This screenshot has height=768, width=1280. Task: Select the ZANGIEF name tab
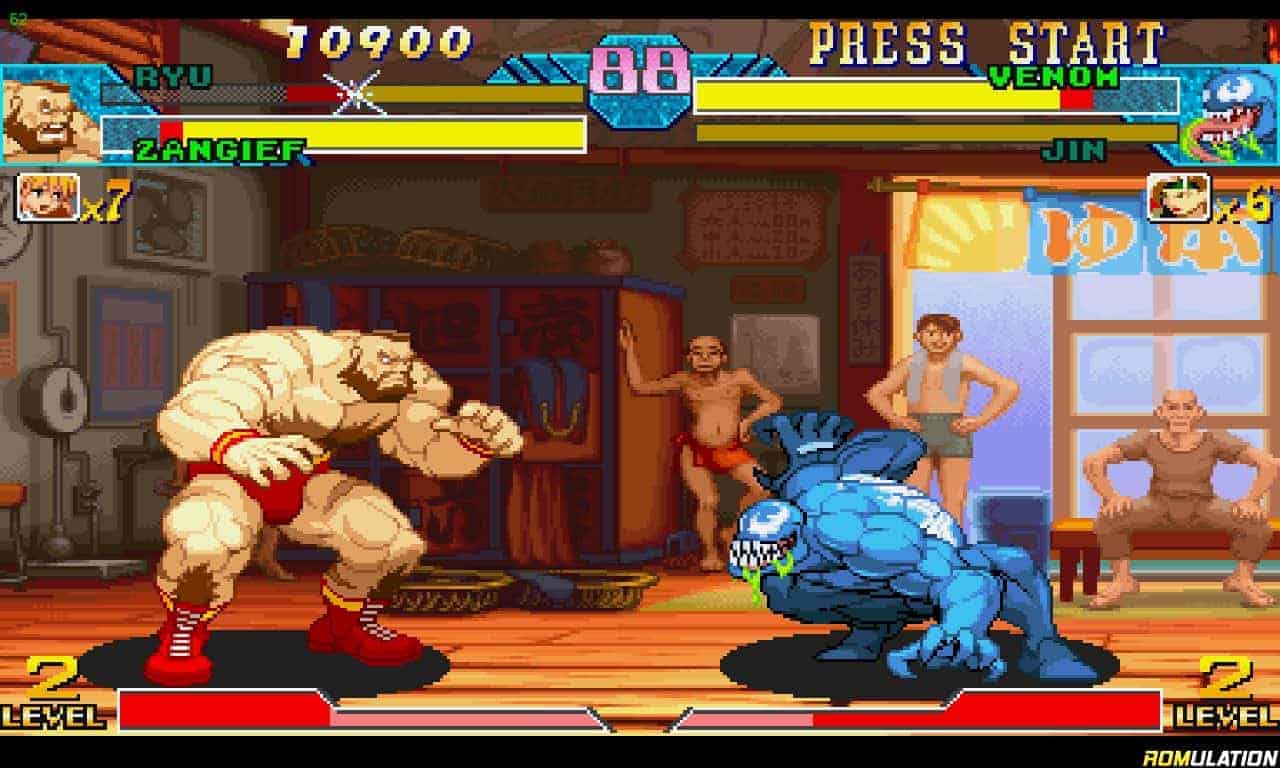point(213,148)
